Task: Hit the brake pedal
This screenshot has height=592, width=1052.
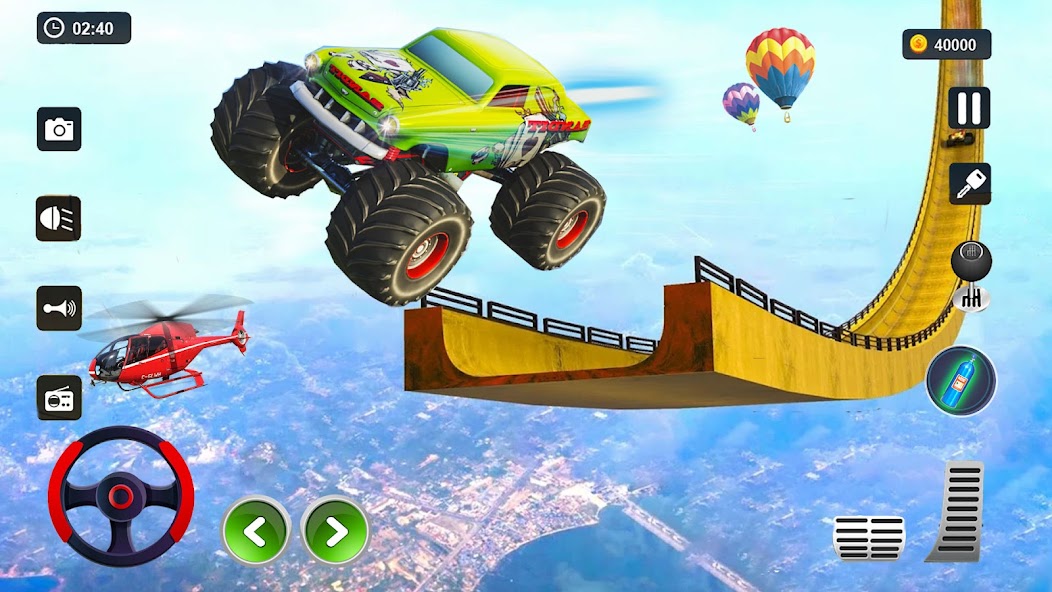Action: point(868,537)
